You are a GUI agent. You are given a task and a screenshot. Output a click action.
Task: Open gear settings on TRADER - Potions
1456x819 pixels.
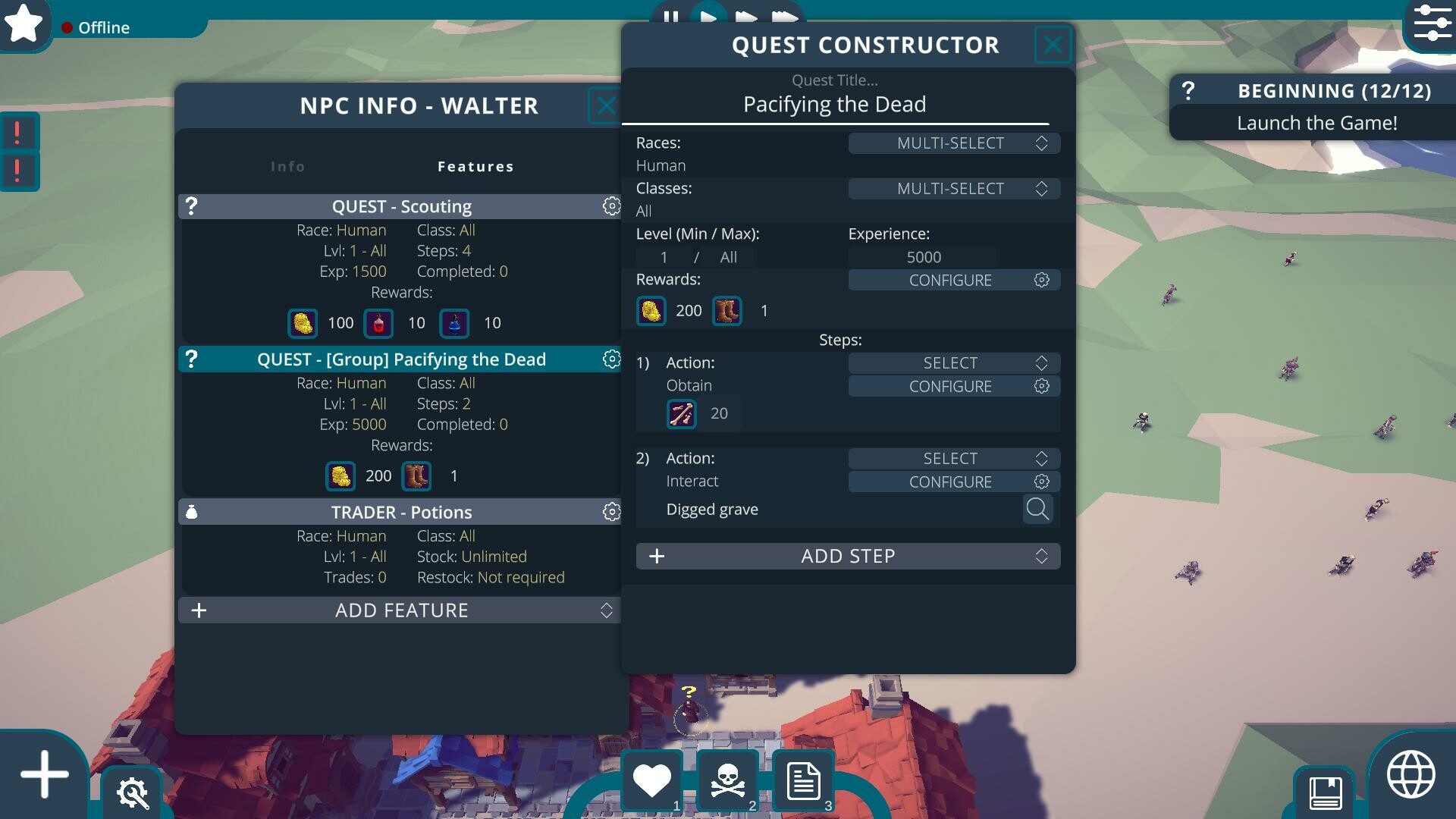pyautogui.click(x=611, y=512)
